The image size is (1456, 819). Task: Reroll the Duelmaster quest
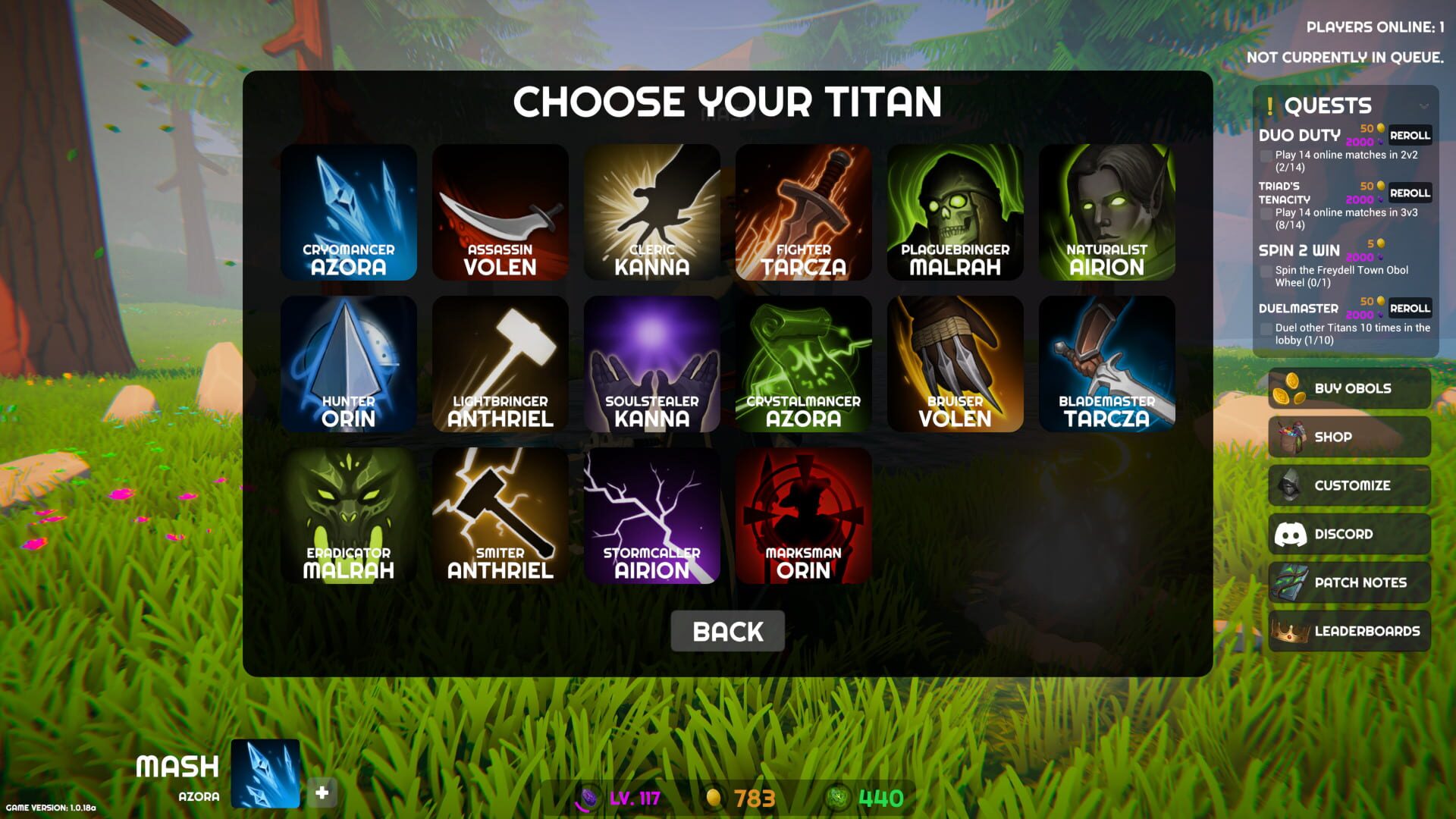1410,309
